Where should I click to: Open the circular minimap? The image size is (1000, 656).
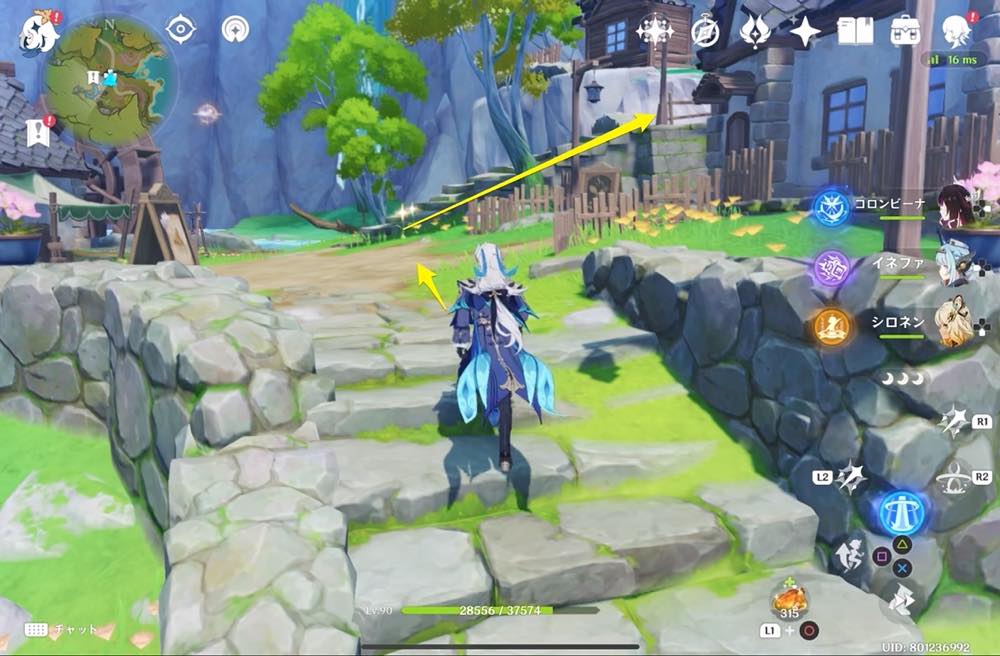point(109,79)
